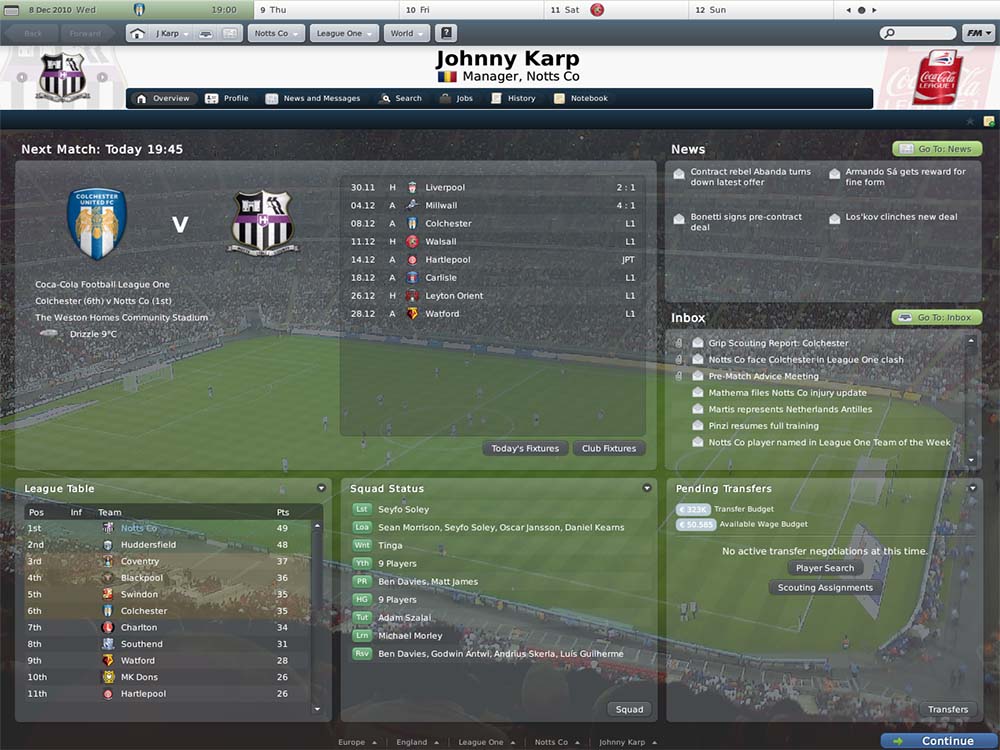Go to the Inbox
Viewport: 1000px width, 750px height.
(937, 318)
